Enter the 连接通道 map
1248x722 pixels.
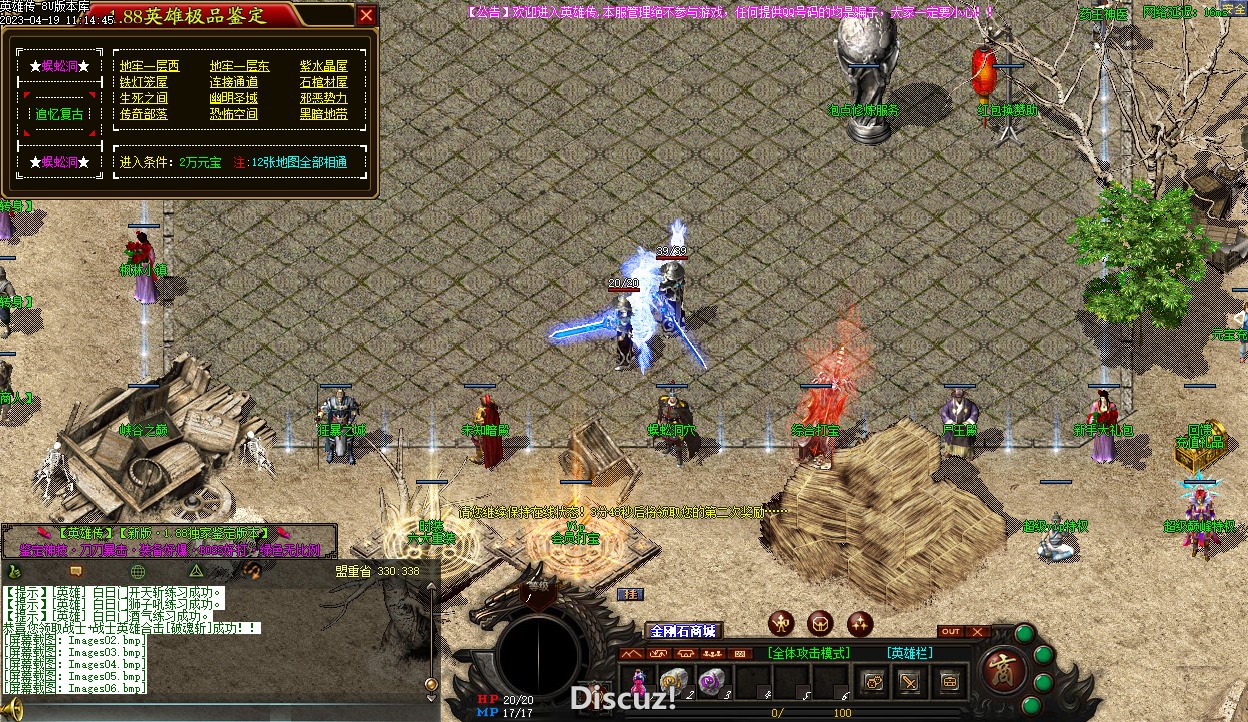(233, 82)
